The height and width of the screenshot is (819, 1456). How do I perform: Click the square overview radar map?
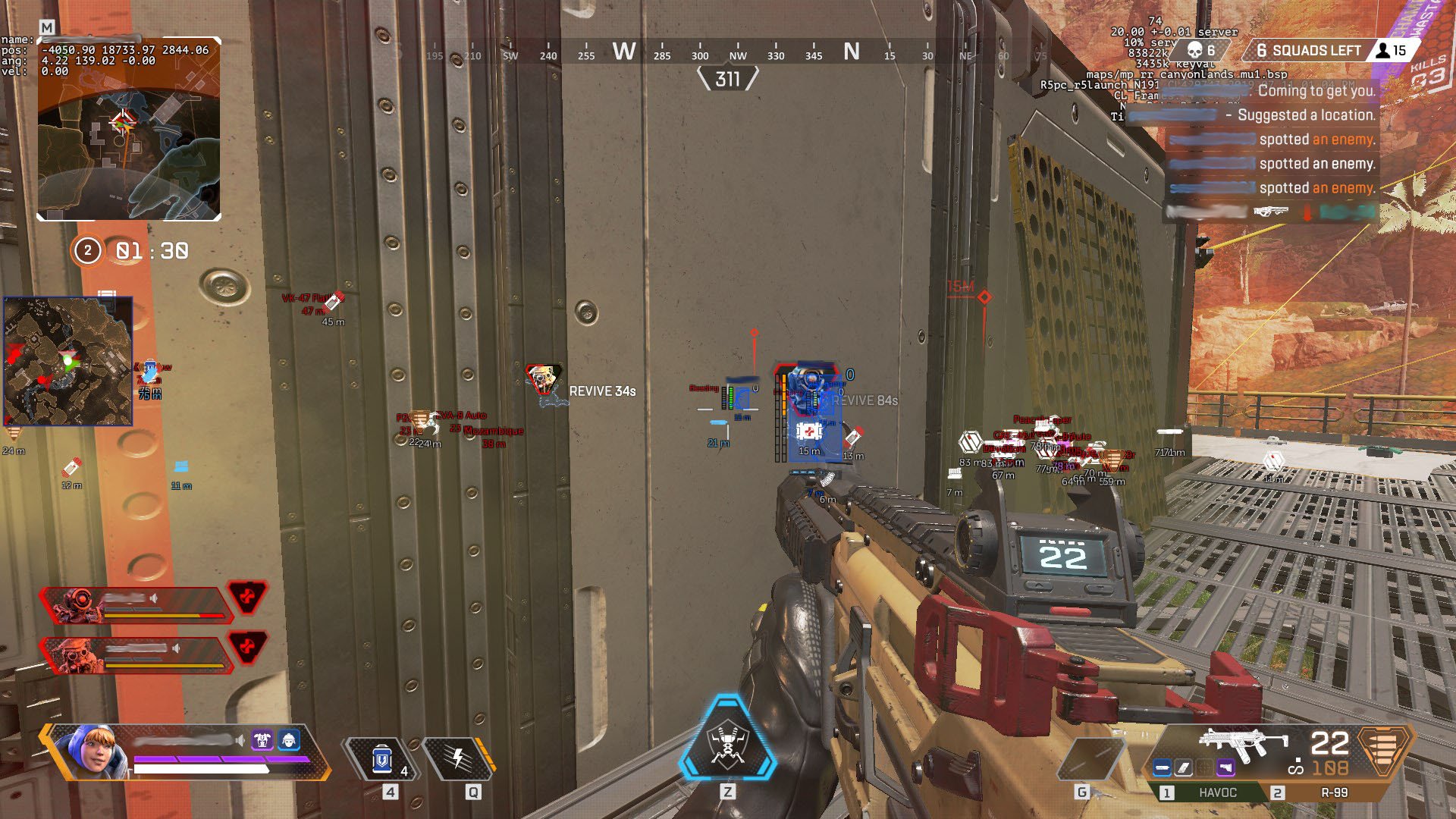pos(68,361)
